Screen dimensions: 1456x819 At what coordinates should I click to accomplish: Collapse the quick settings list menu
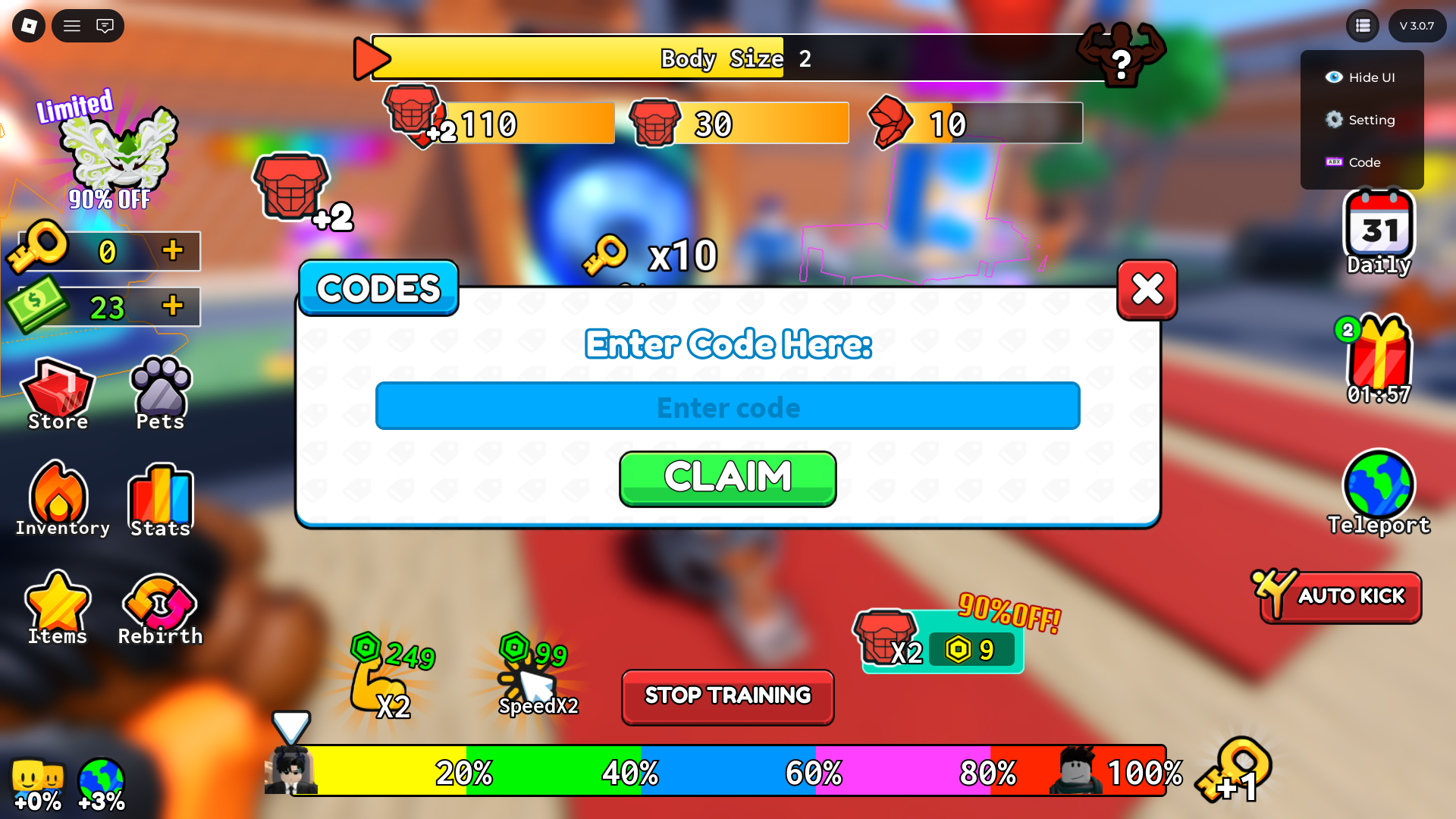[1362, 25]
